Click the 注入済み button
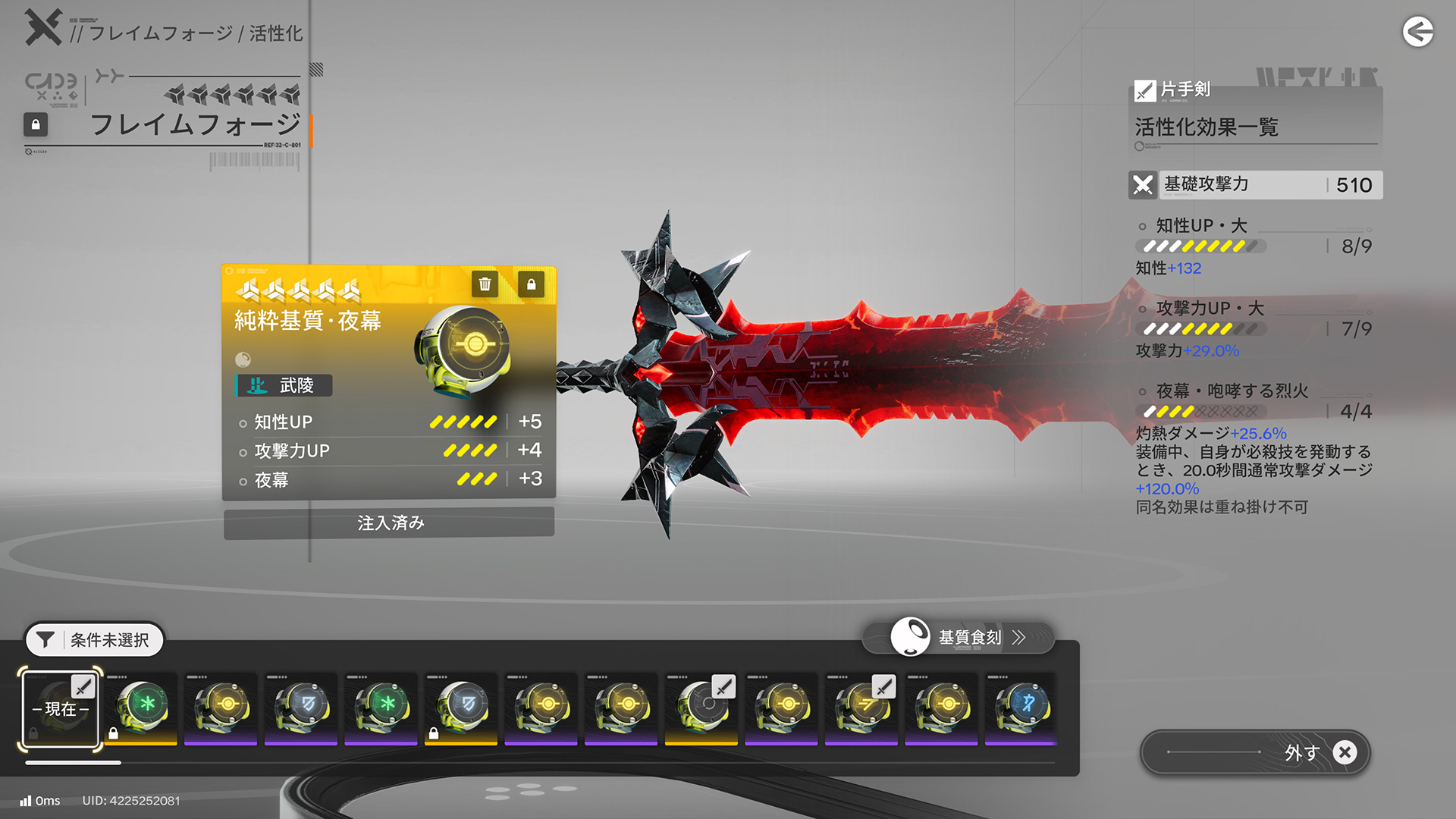Viewport: 1456px width, 819px height. pos(389,523)
